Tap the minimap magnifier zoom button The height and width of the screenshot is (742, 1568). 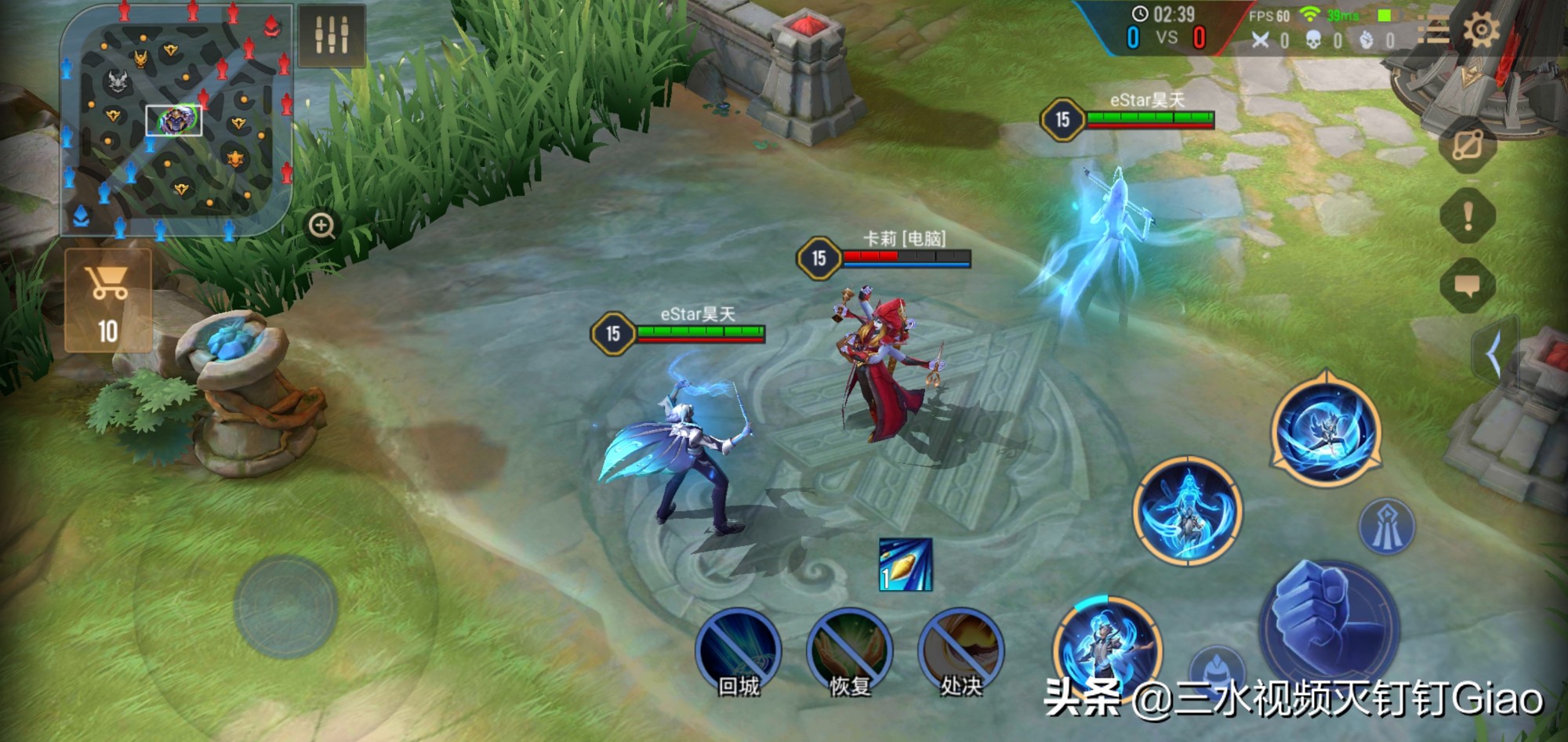(321, 226)
